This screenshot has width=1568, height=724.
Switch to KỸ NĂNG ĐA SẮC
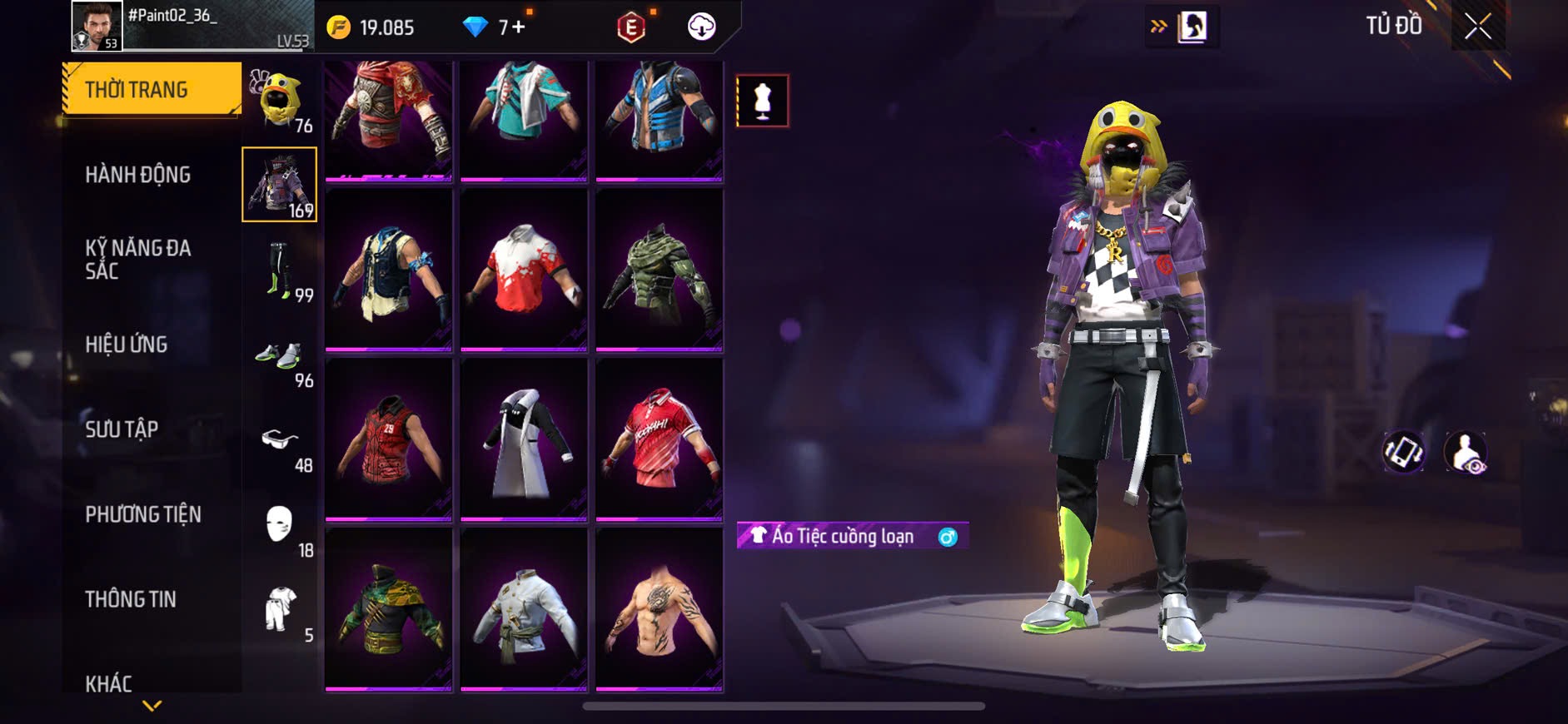pyautogui.click(x=138, y=259)
